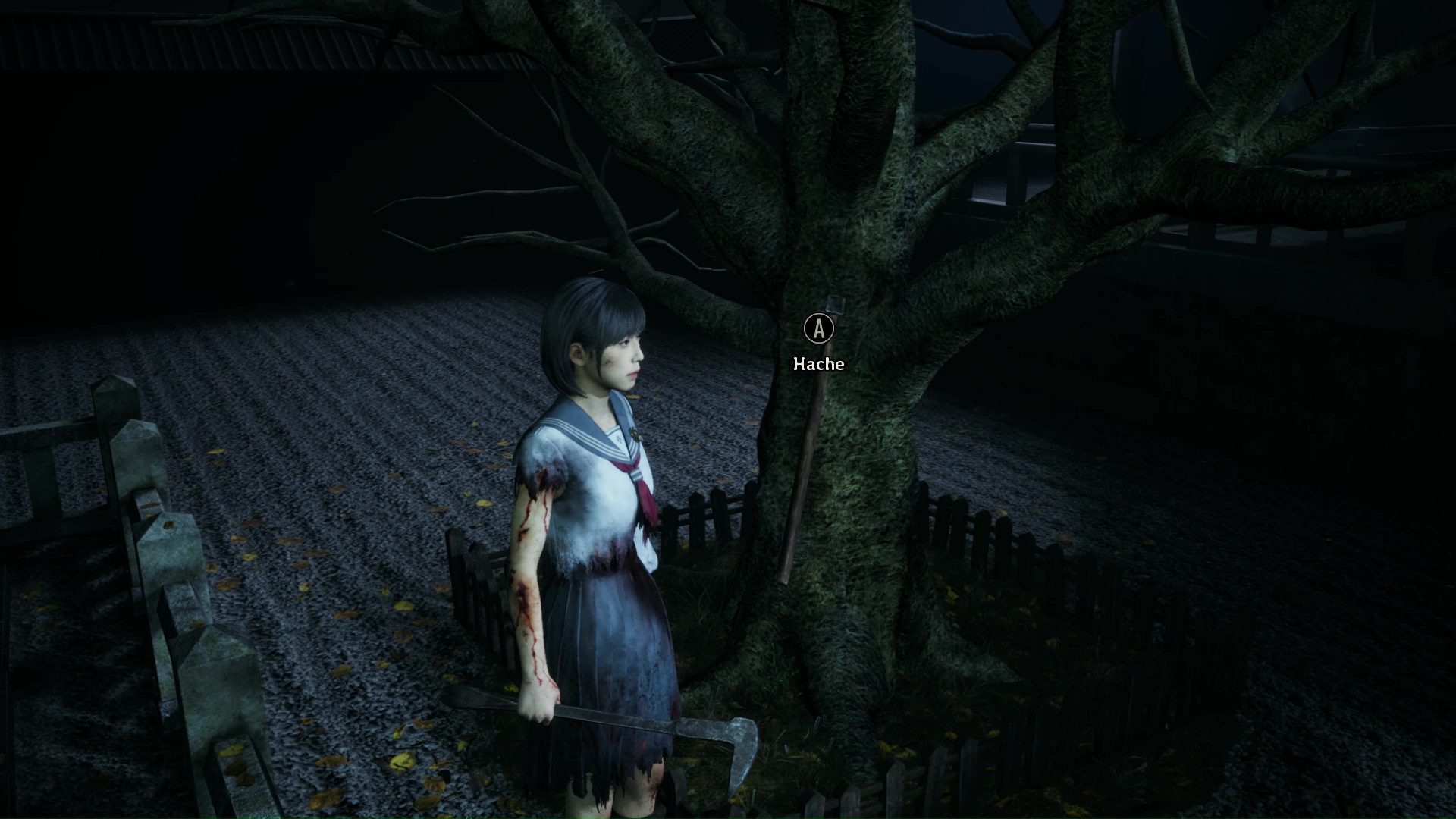Click the circled A interaction indicator
Image resolution: width=1456 pixels, height=819 pixels.
(x=817, y=329)
